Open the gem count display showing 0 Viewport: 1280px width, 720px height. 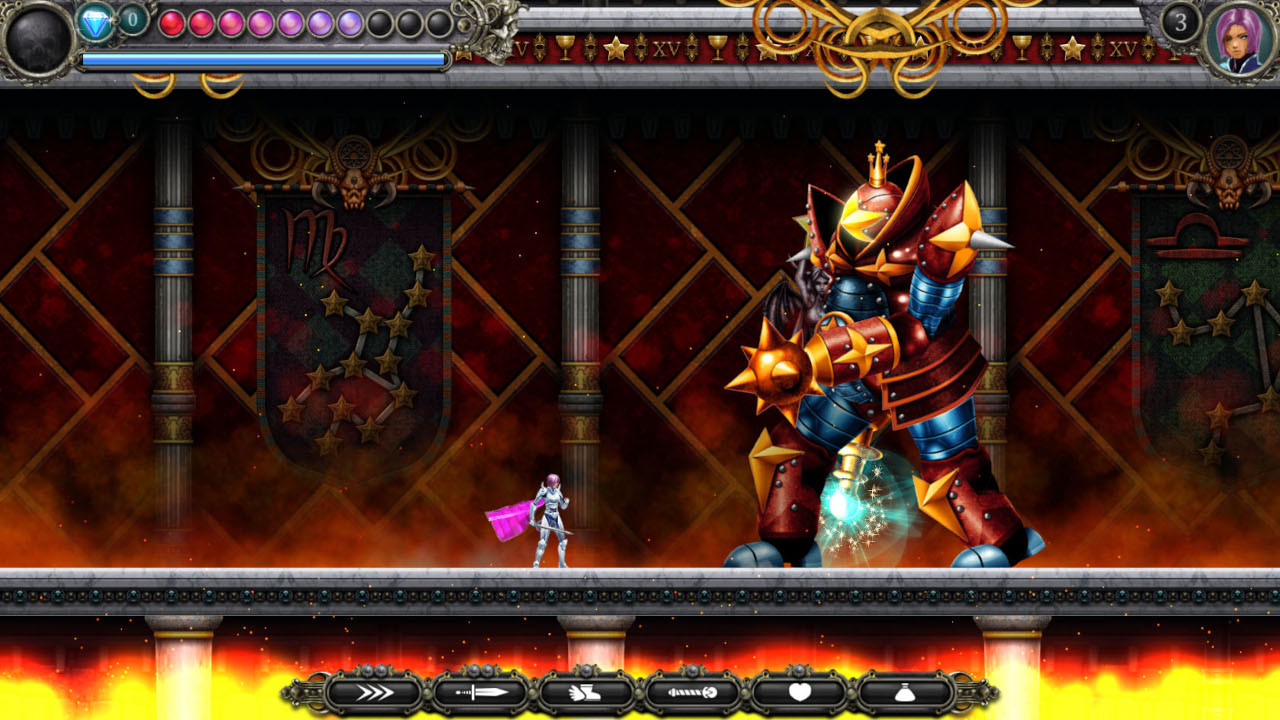point(131,18)
